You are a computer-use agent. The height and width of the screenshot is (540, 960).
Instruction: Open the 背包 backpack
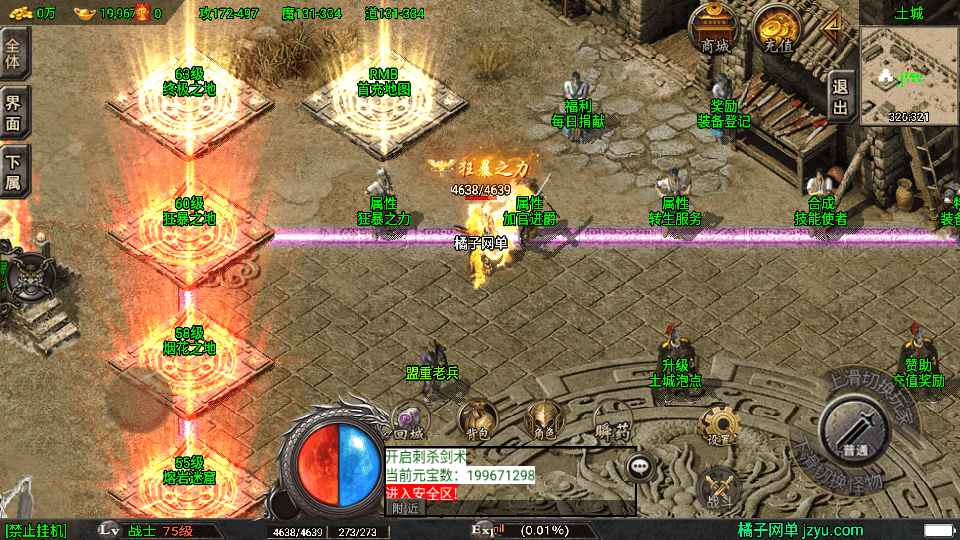point(478,420)
